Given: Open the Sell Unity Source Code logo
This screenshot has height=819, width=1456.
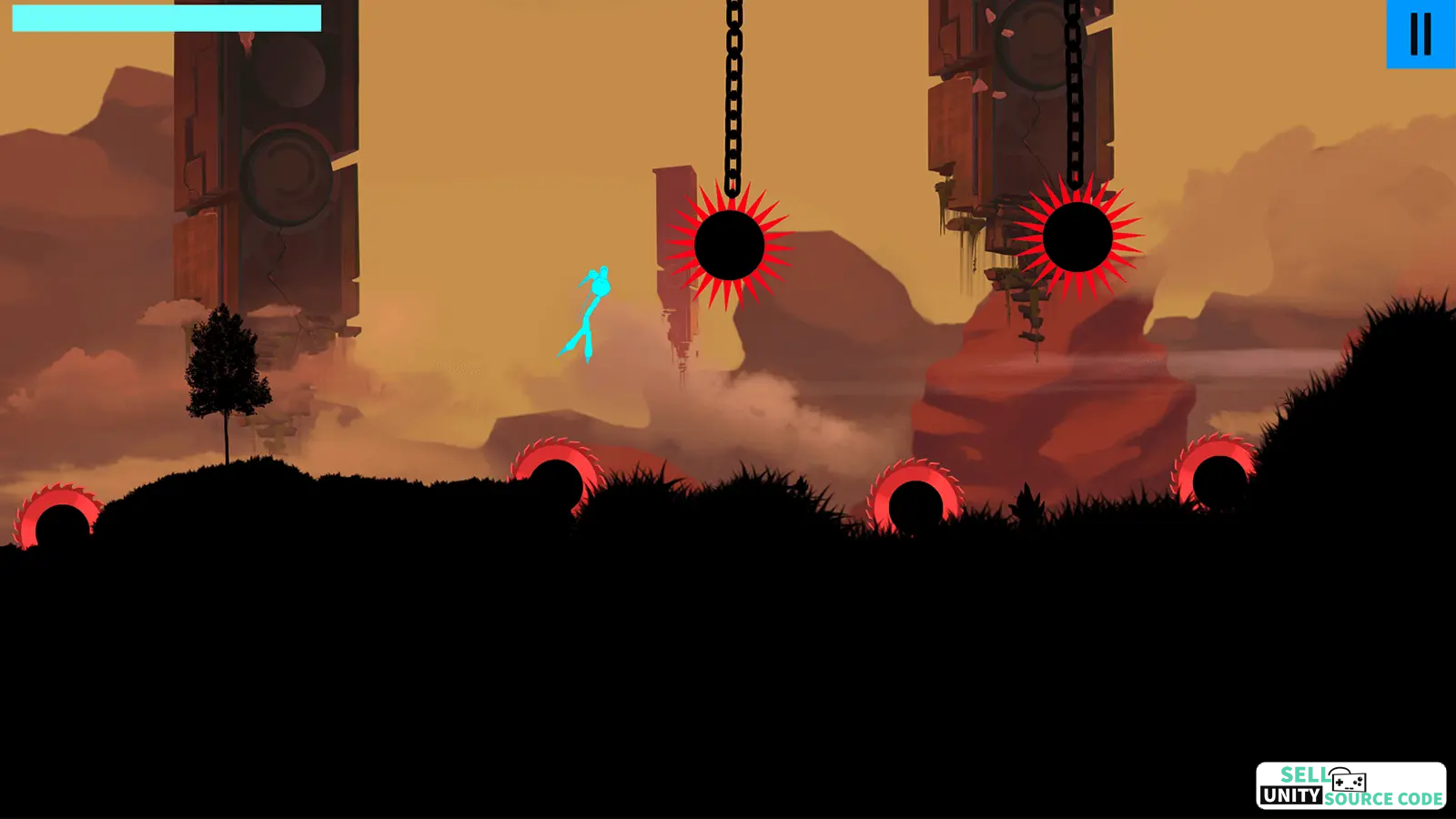Looking at the screenshot, I should pos(1350,785).
